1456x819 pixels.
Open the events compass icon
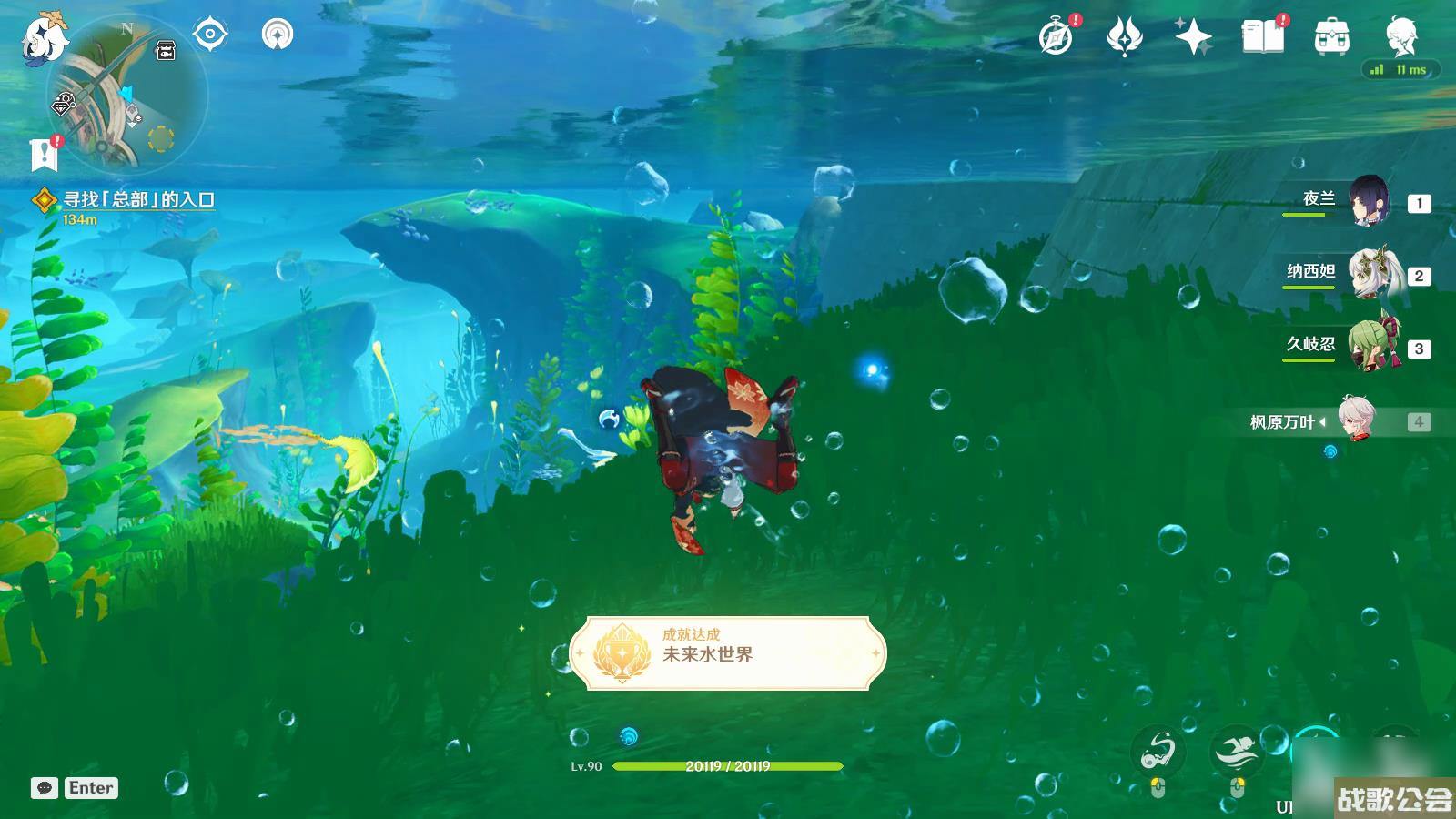[1056, 37]
